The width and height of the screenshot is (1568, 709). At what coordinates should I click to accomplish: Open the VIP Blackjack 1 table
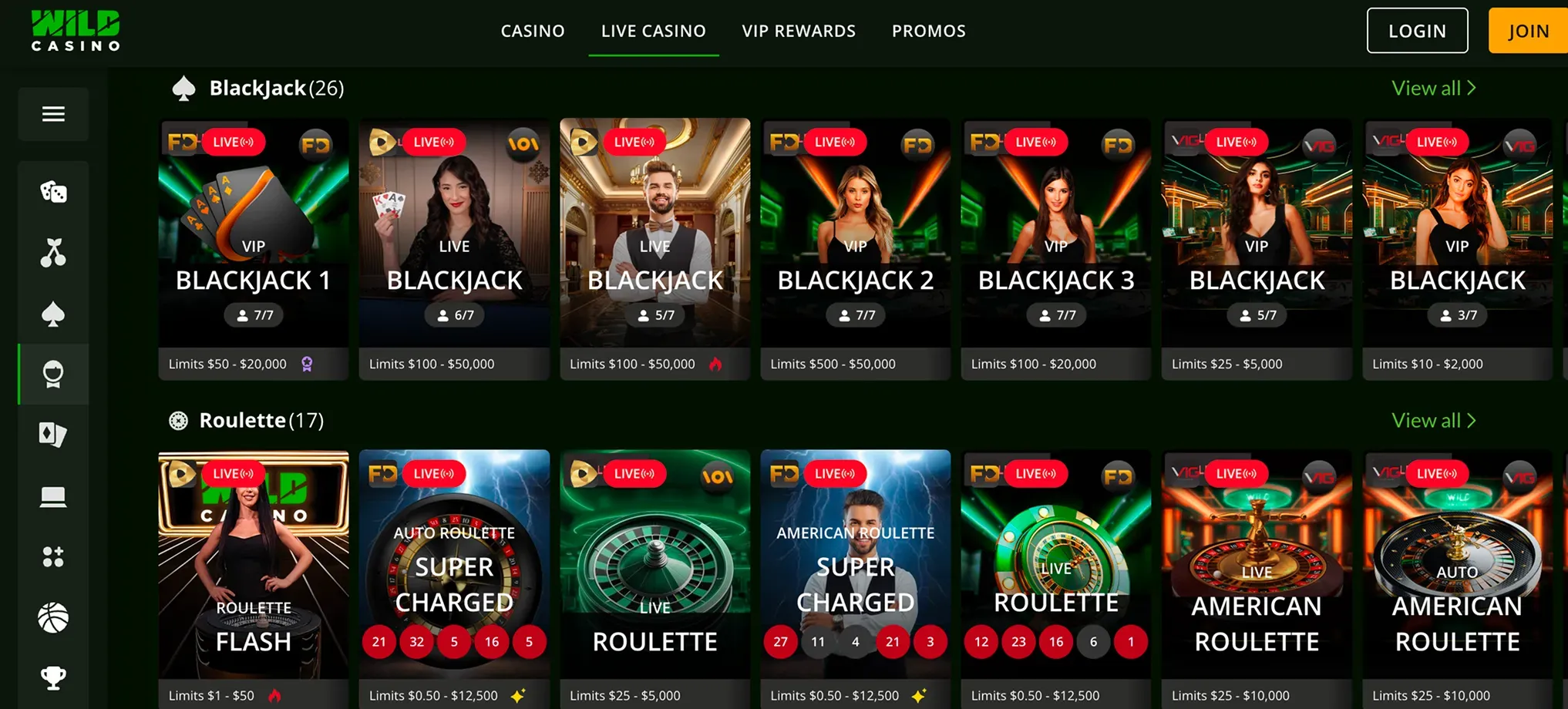coord(253,247)
